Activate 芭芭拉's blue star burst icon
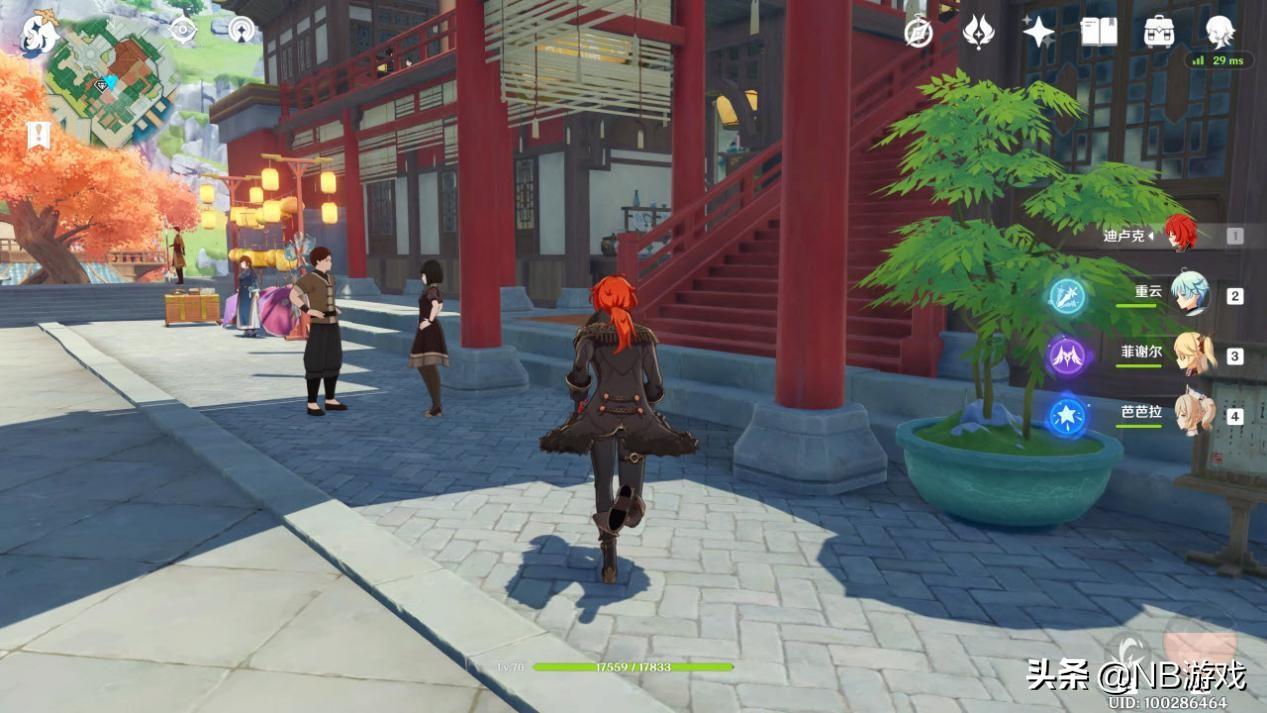Screen dimensions: 1267x713 [1067, 416]
